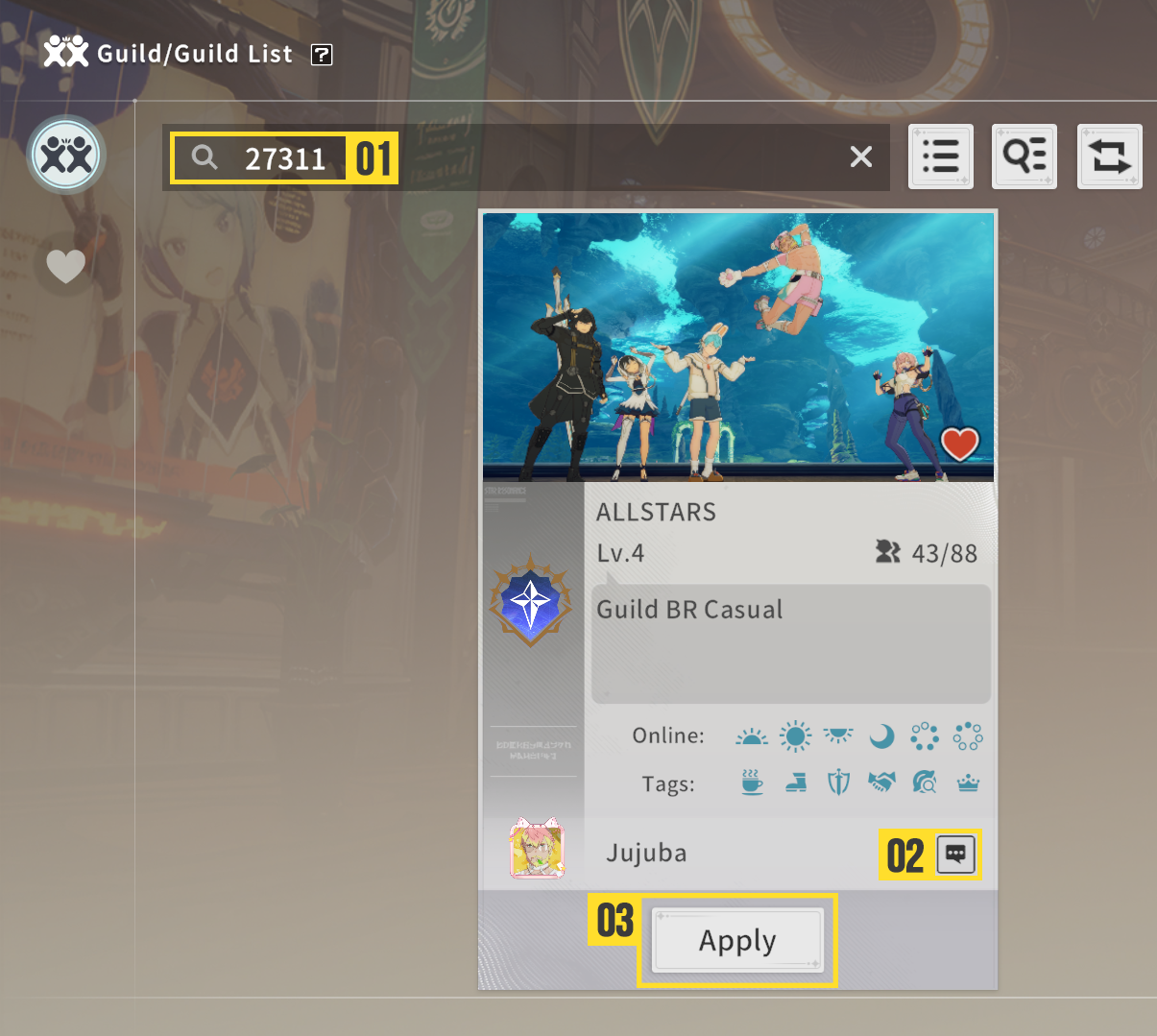Switch to the favorites heart tab
The image size is (1157, 1036).
[x=66, y=266]
